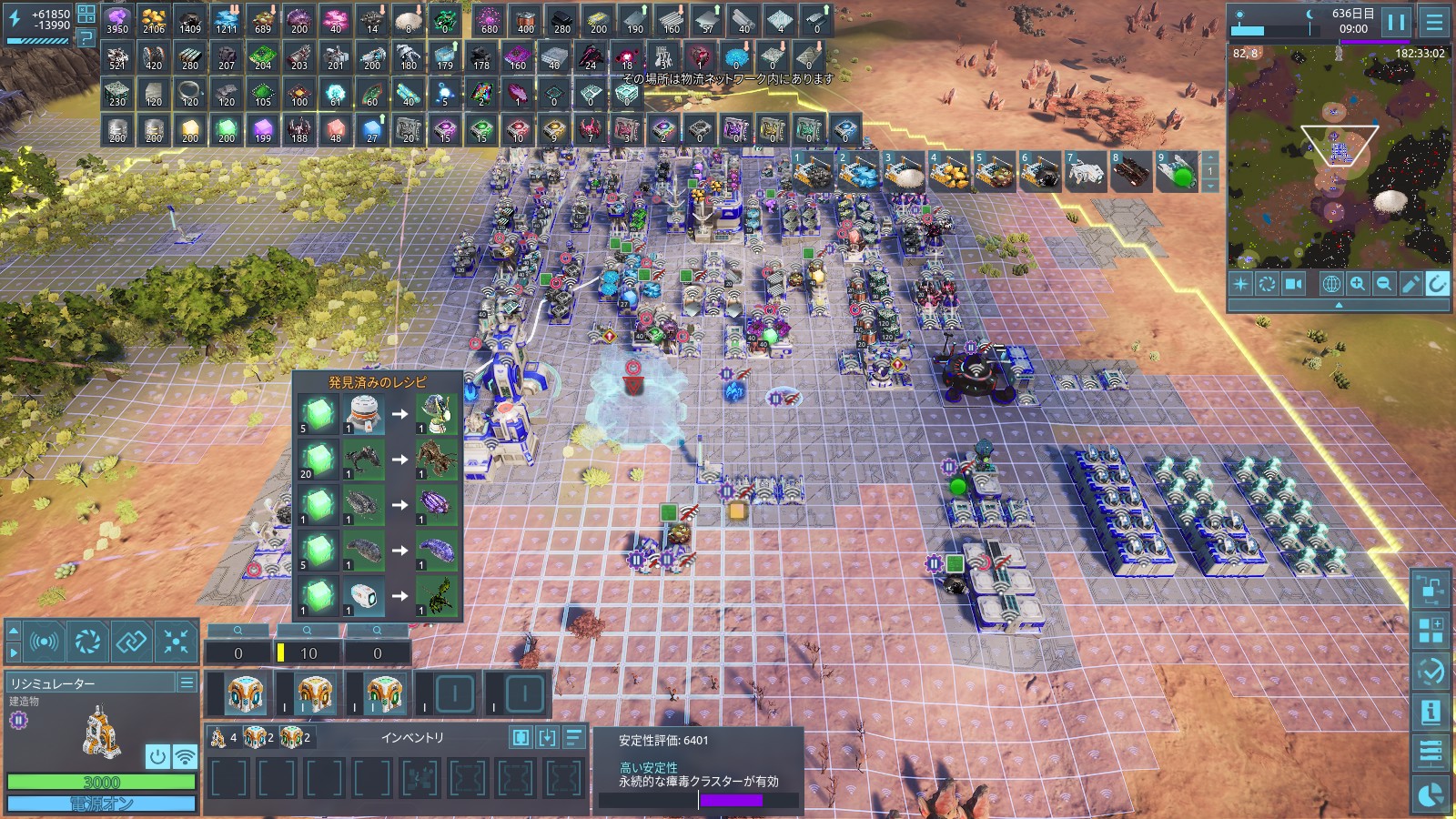Open the info book button
The width and height of the screenshot is (1456, 819).
click(x=1431, y=712)
